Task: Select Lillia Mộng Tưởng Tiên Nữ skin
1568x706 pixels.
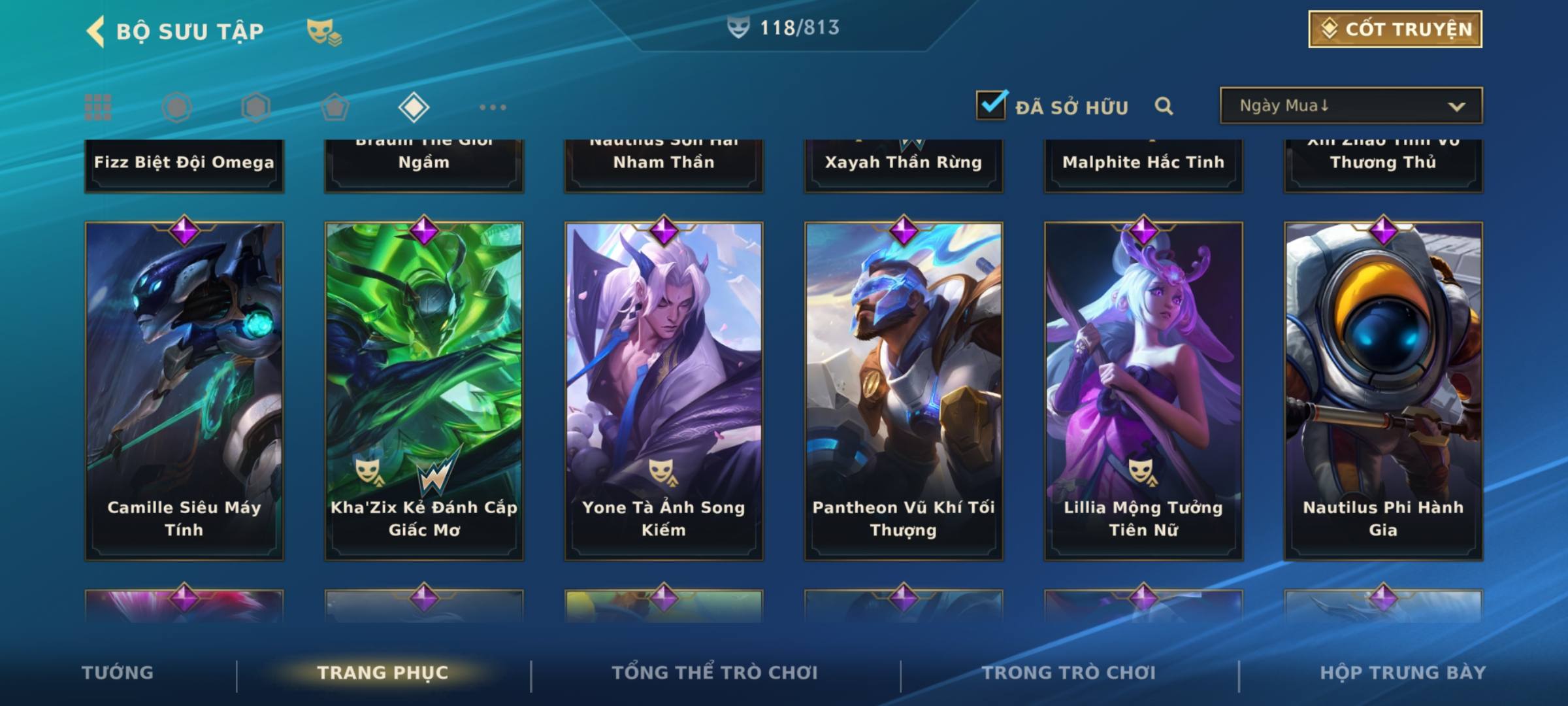Action: [x=1143, y=391]
